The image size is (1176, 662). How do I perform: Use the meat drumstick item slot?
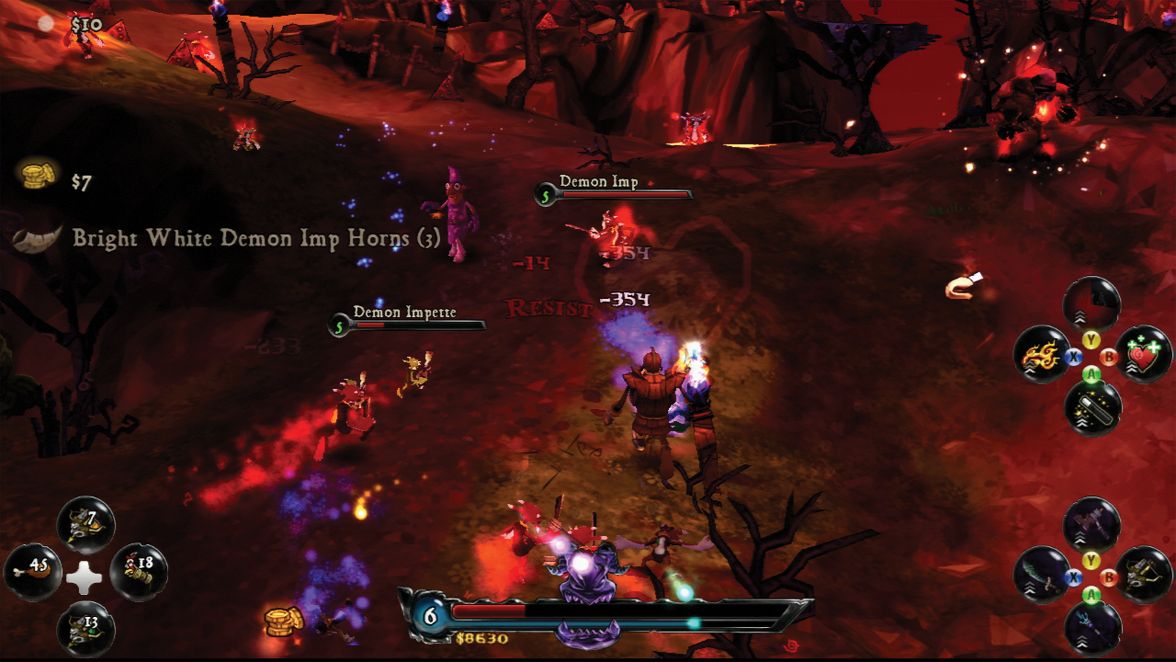tap(33, 571)
